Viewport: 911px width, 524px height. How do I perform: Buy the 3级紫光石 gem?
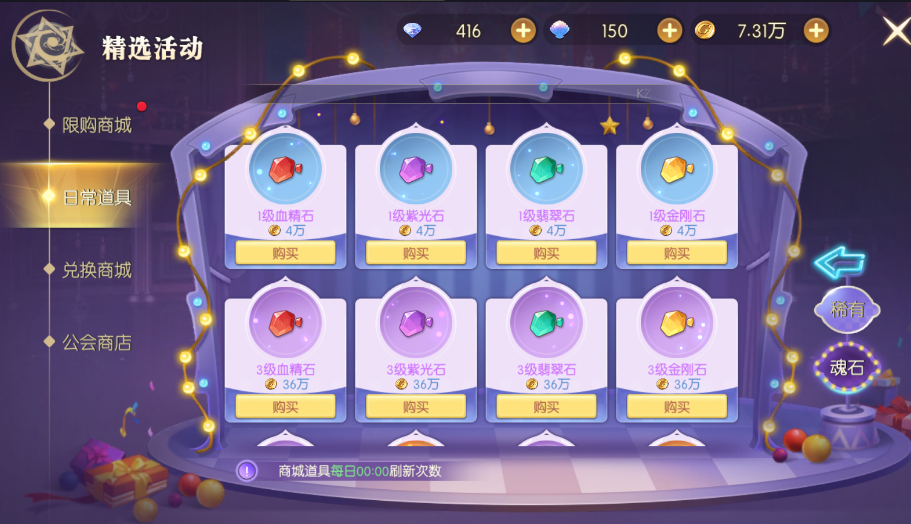click(415, 407)
